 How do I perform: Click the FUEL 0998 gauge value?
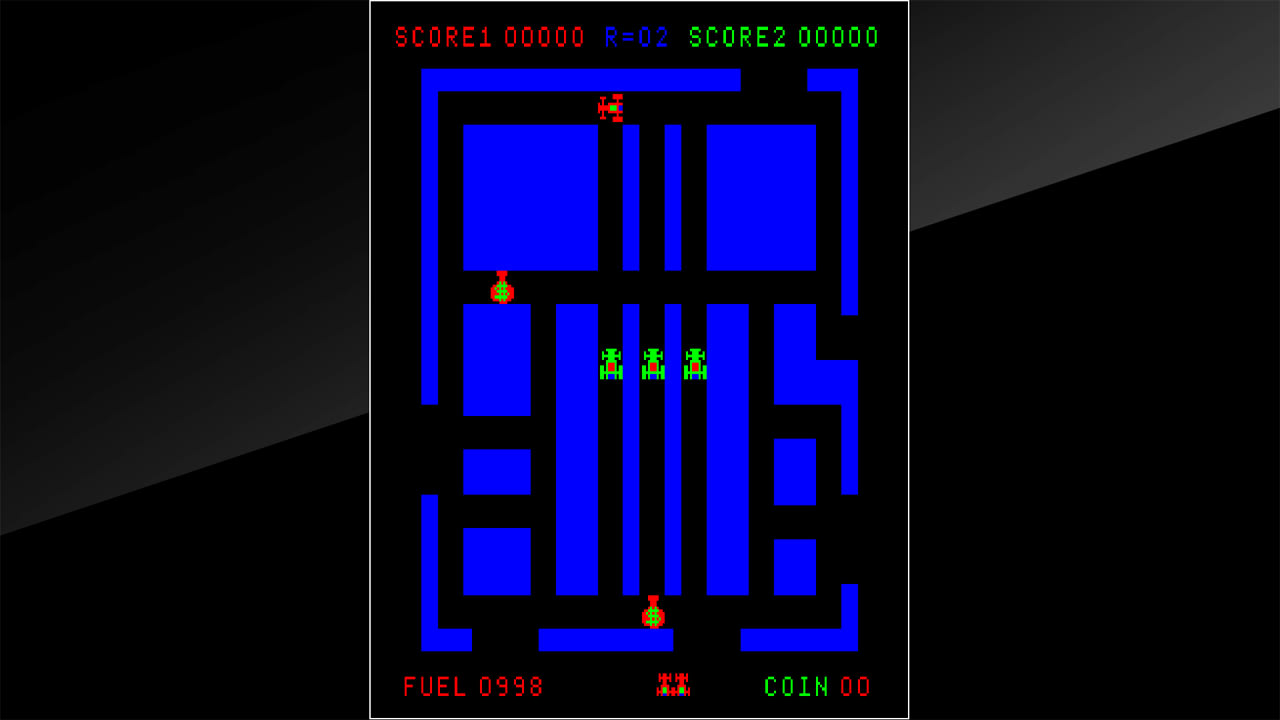point(510,687)
